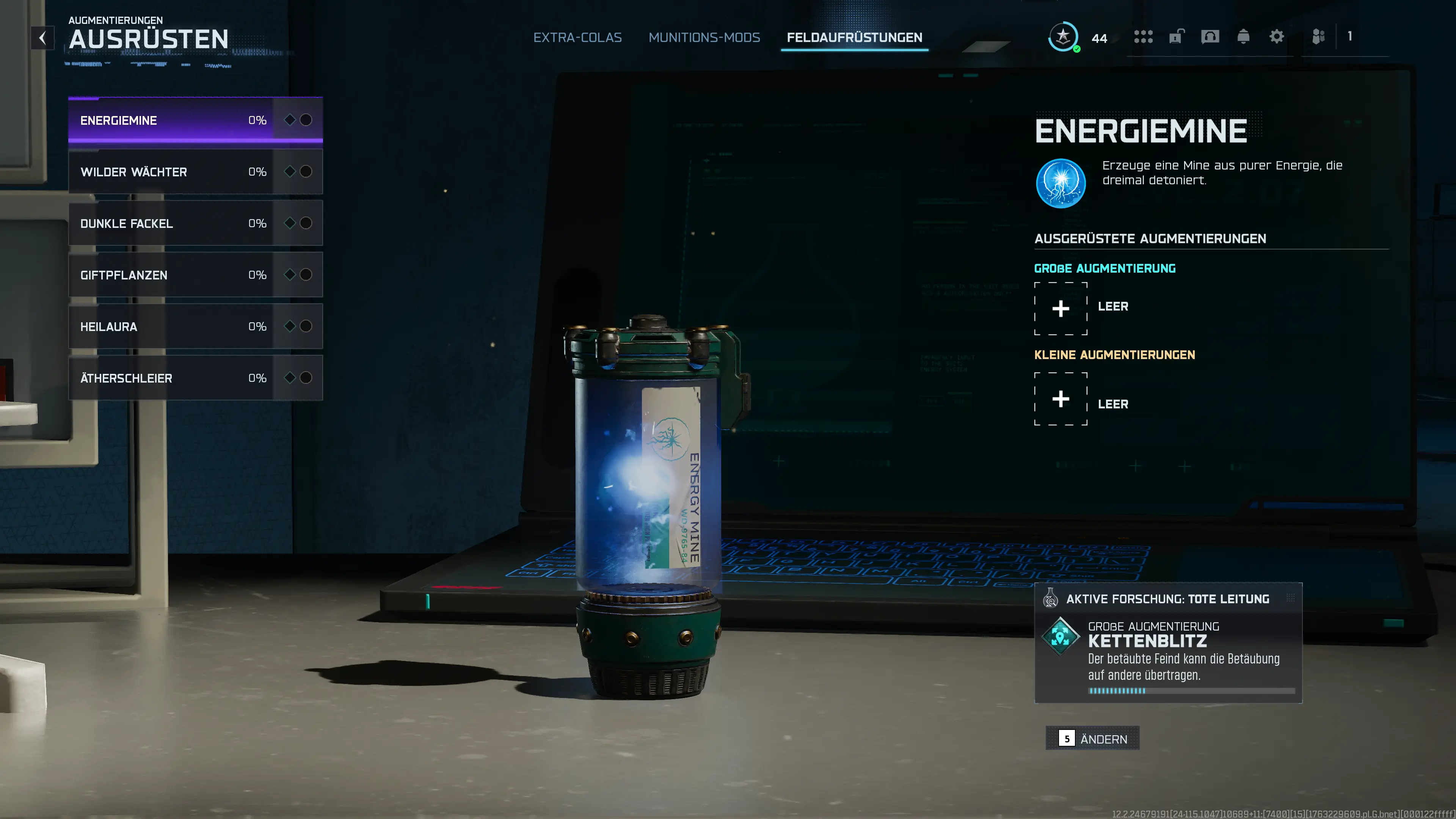
Task: Show notifications via the bell icon
Action: click(x=1243, y=37)
